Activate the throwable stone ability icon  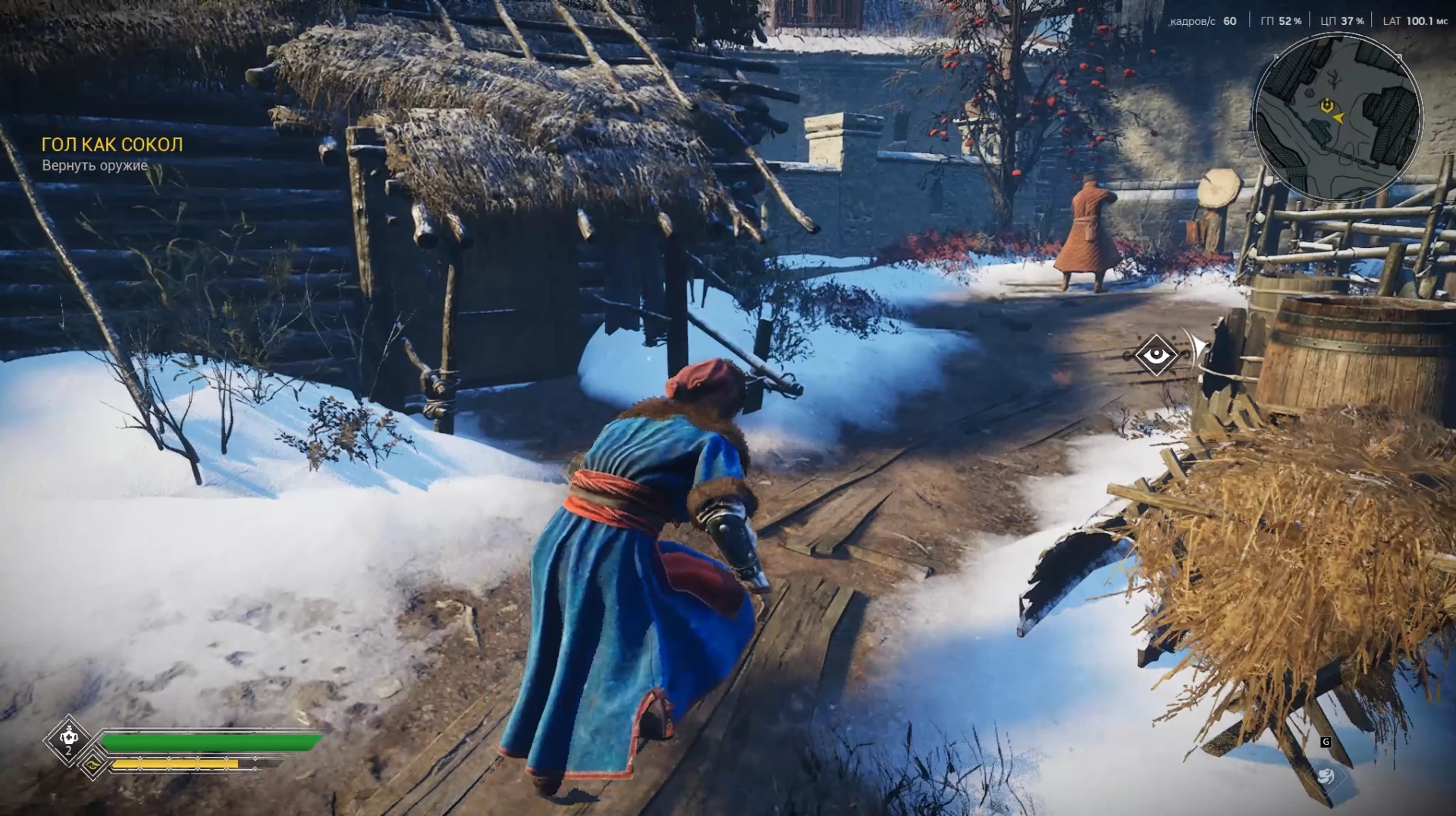click(x=1326, y=775)
